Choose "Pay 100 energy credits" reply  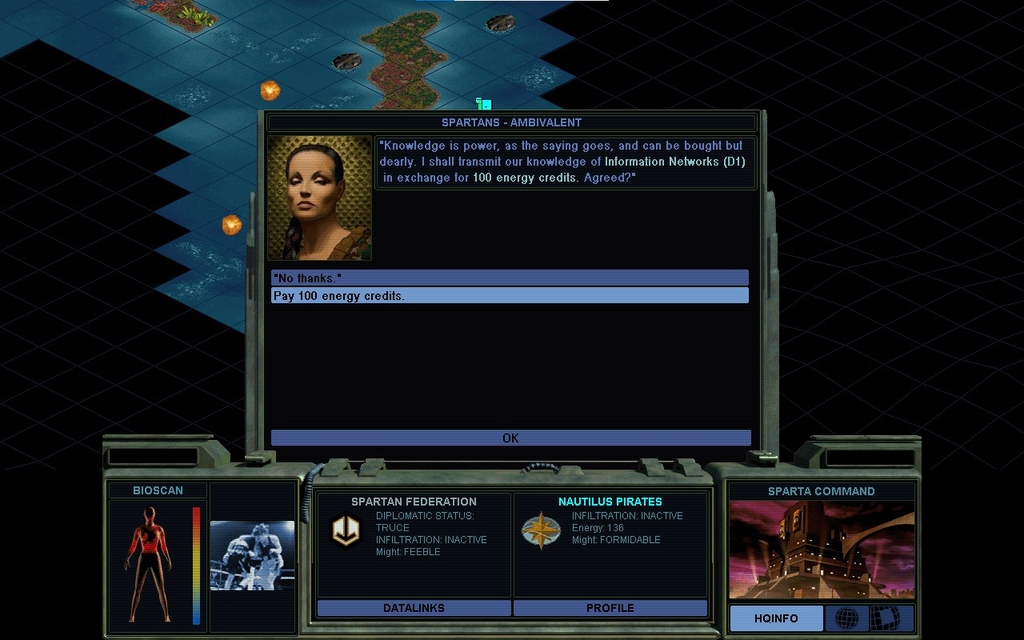point(509,296)
